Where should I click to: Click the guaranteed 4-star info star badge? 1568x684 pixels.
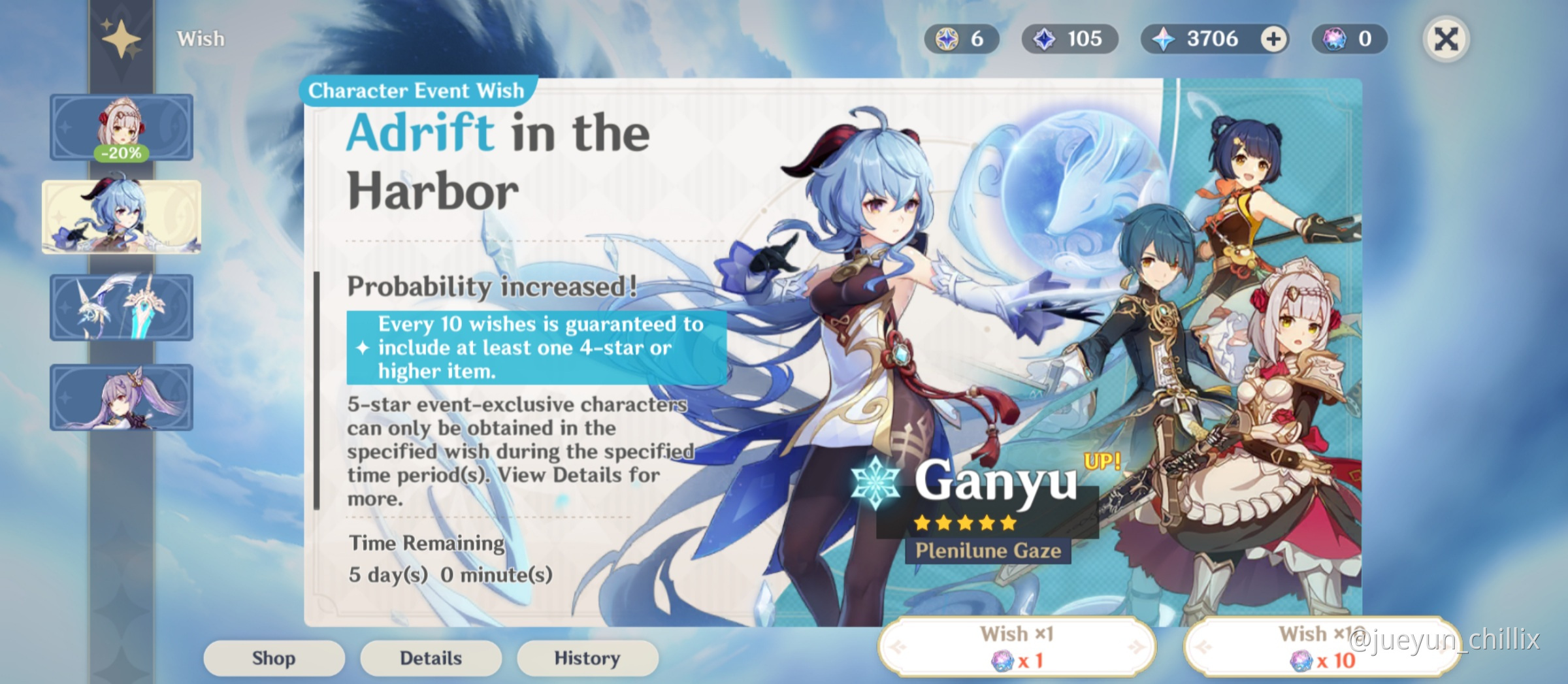(x=361, y=348)
